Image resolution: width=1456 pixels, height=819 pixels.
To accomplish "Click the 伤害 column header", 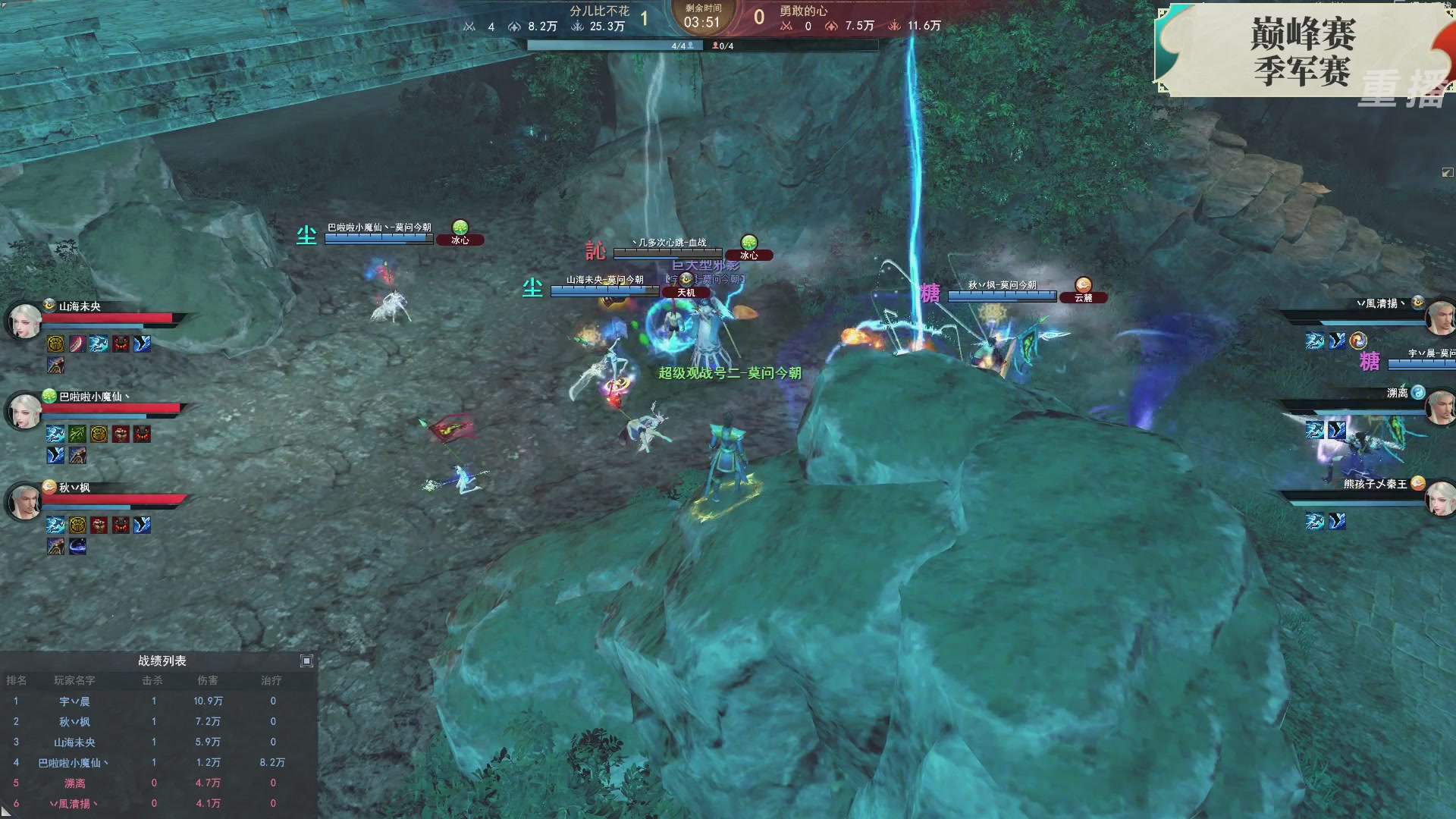I will (208, 680).
